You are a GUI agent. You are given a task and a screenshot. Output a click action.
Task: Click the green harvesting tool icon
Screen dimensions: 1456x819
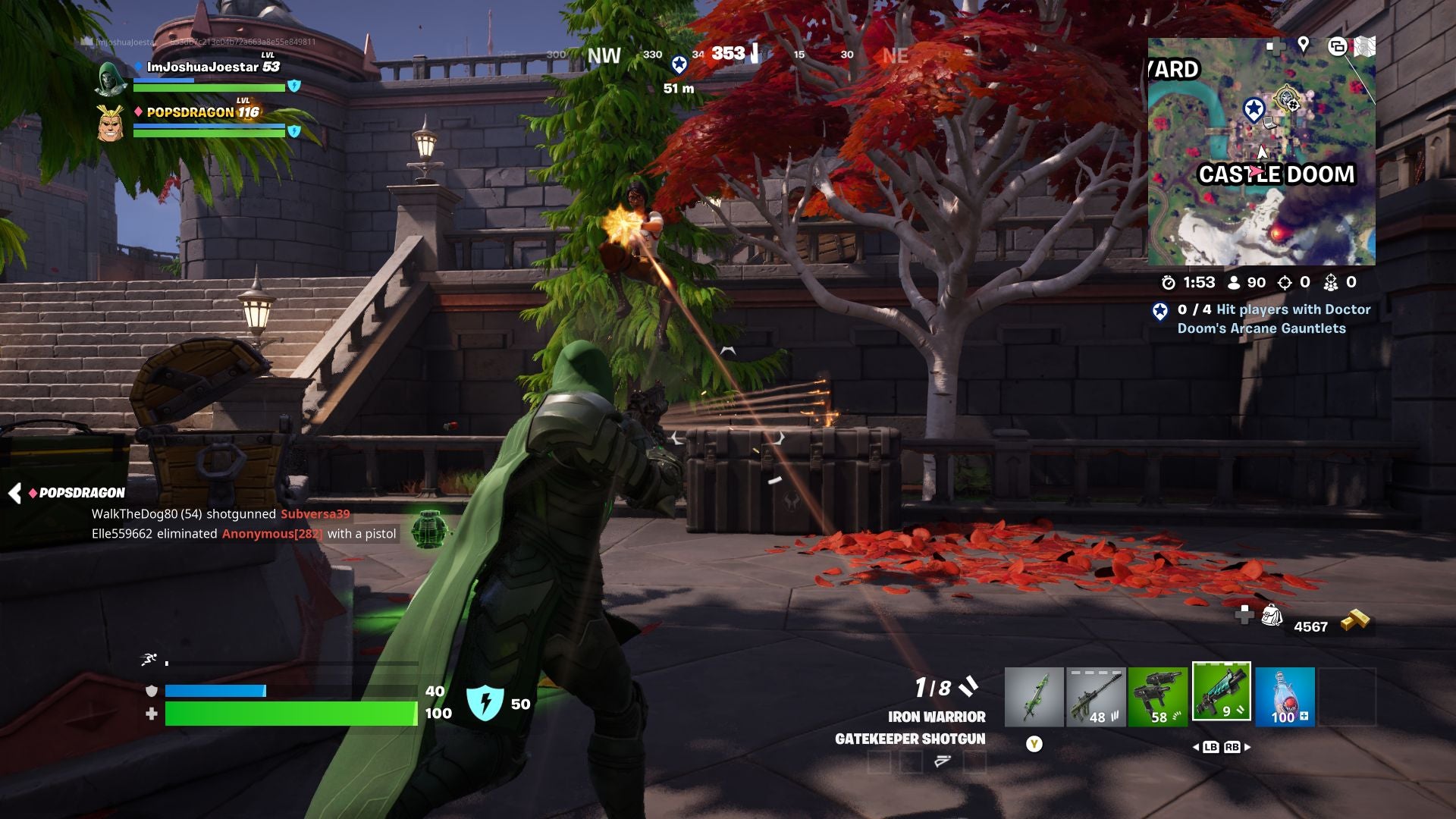[x=1034, y=695]
